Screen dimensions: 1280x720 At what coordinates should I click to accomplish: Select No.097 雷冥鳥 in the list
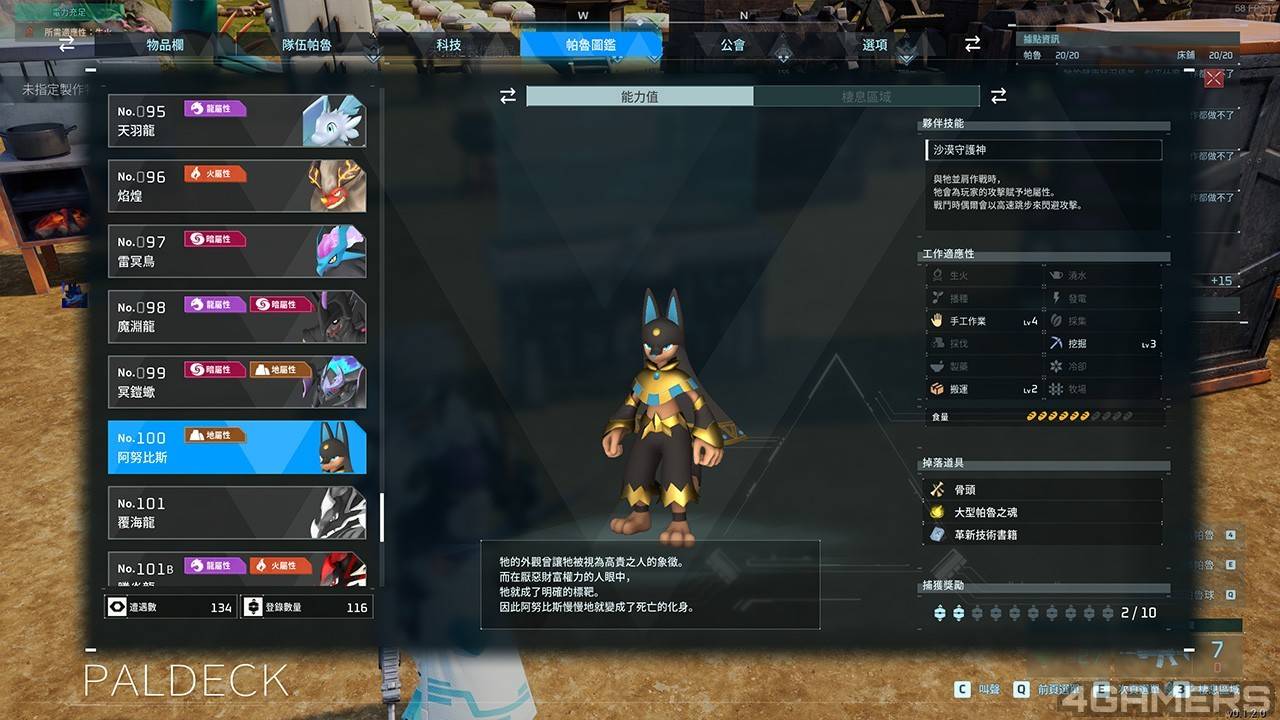click(237, 251)
